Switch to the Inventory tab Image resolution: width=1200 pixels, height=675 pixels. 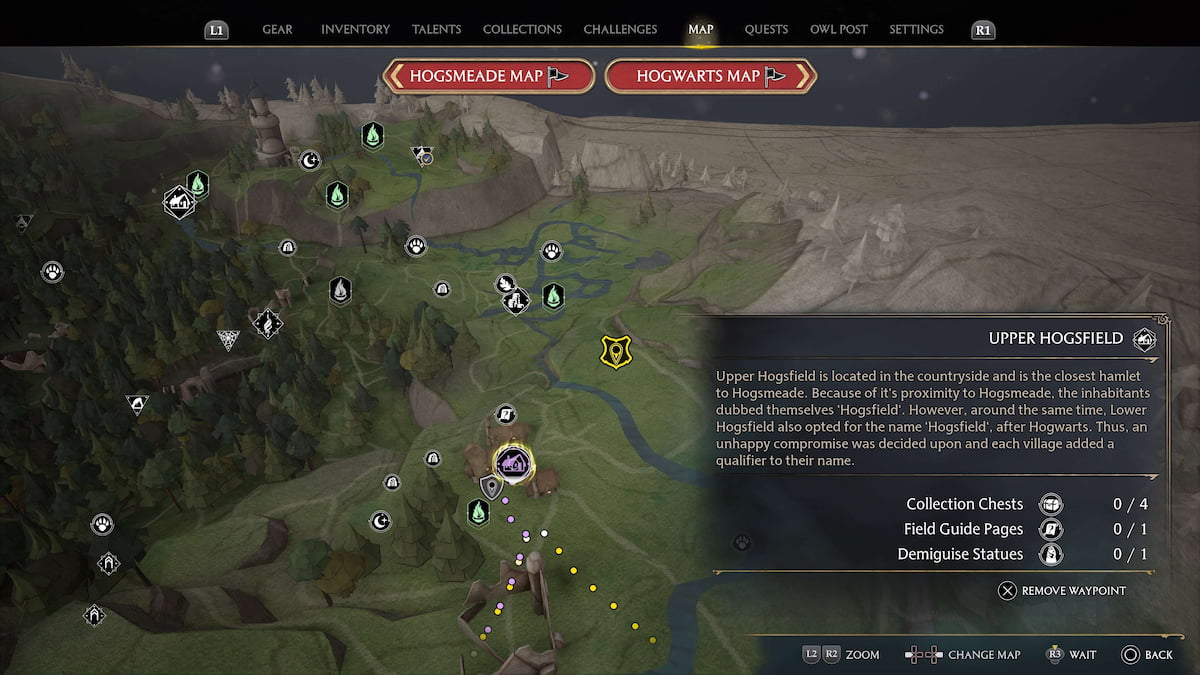click(355, 29)
